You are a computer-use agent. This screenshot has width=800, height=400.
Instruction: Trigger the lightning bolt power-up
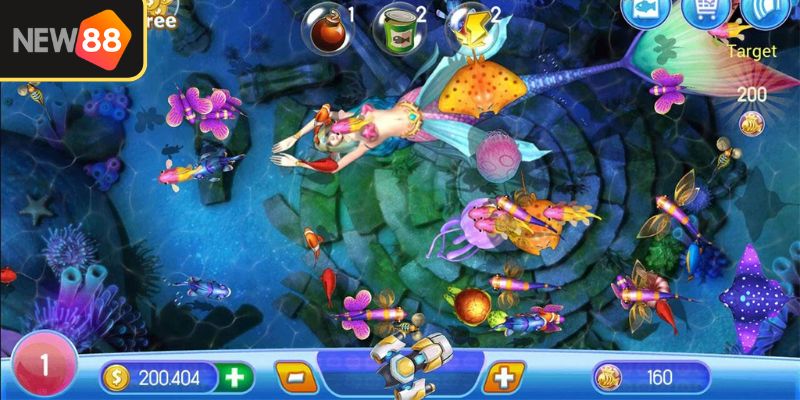pyautogui.click(x=465, y=26)
